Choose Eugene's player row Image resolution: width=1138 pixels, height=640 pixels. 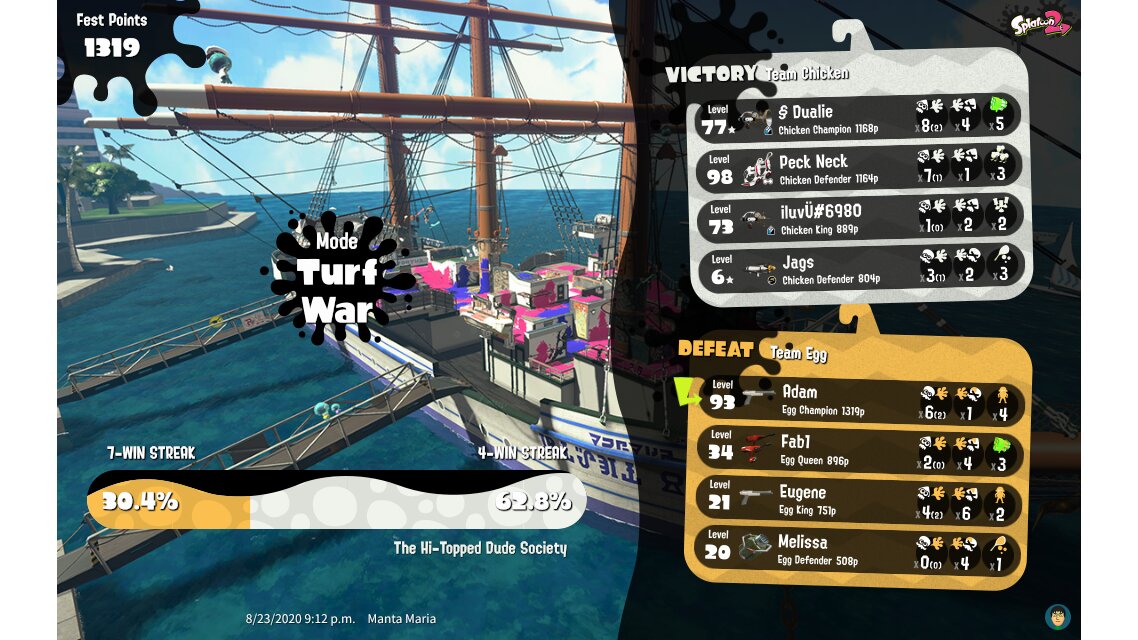point(860,500)
